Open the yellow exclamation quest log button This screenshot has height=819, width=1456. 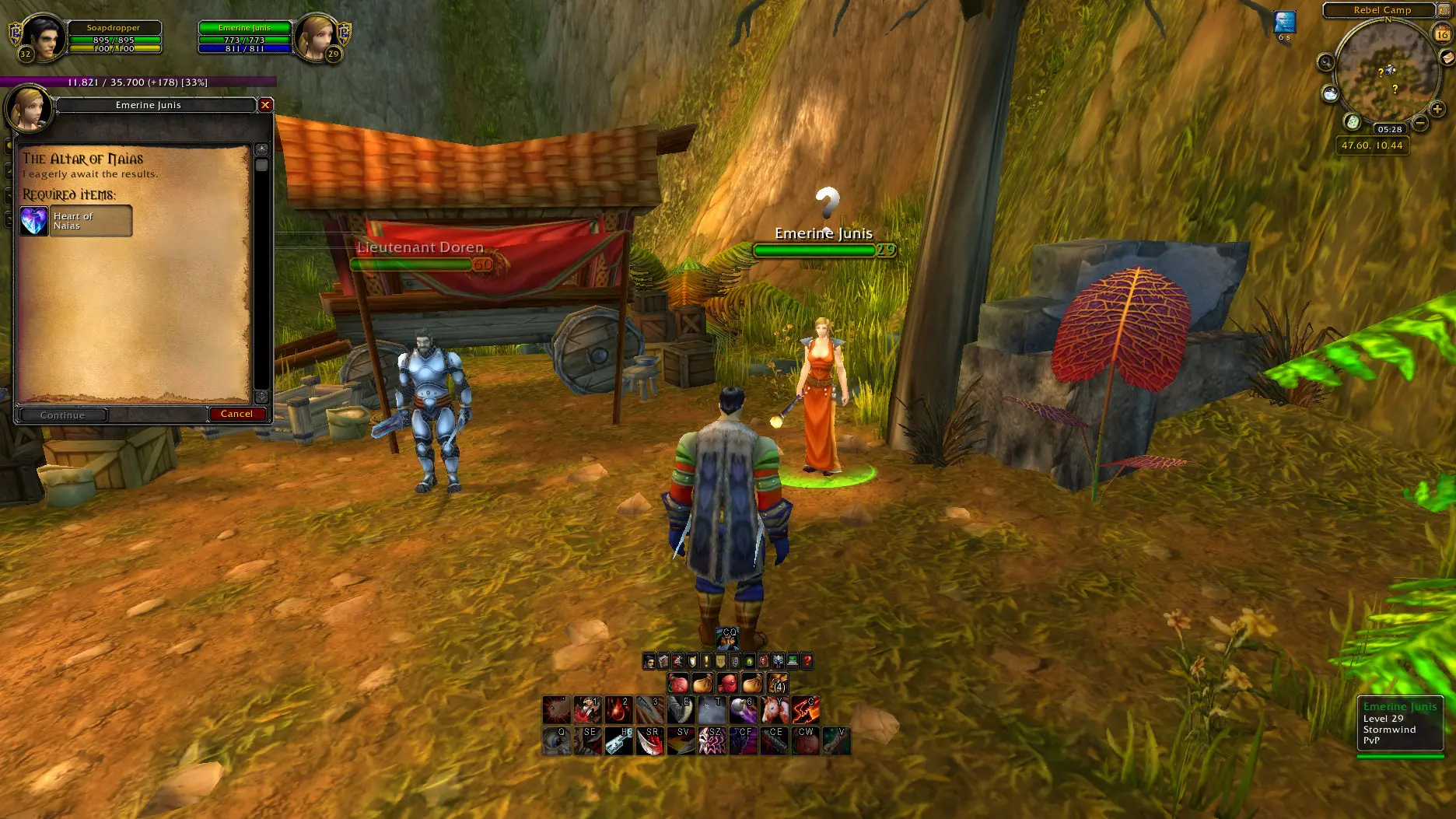(706, 661)
